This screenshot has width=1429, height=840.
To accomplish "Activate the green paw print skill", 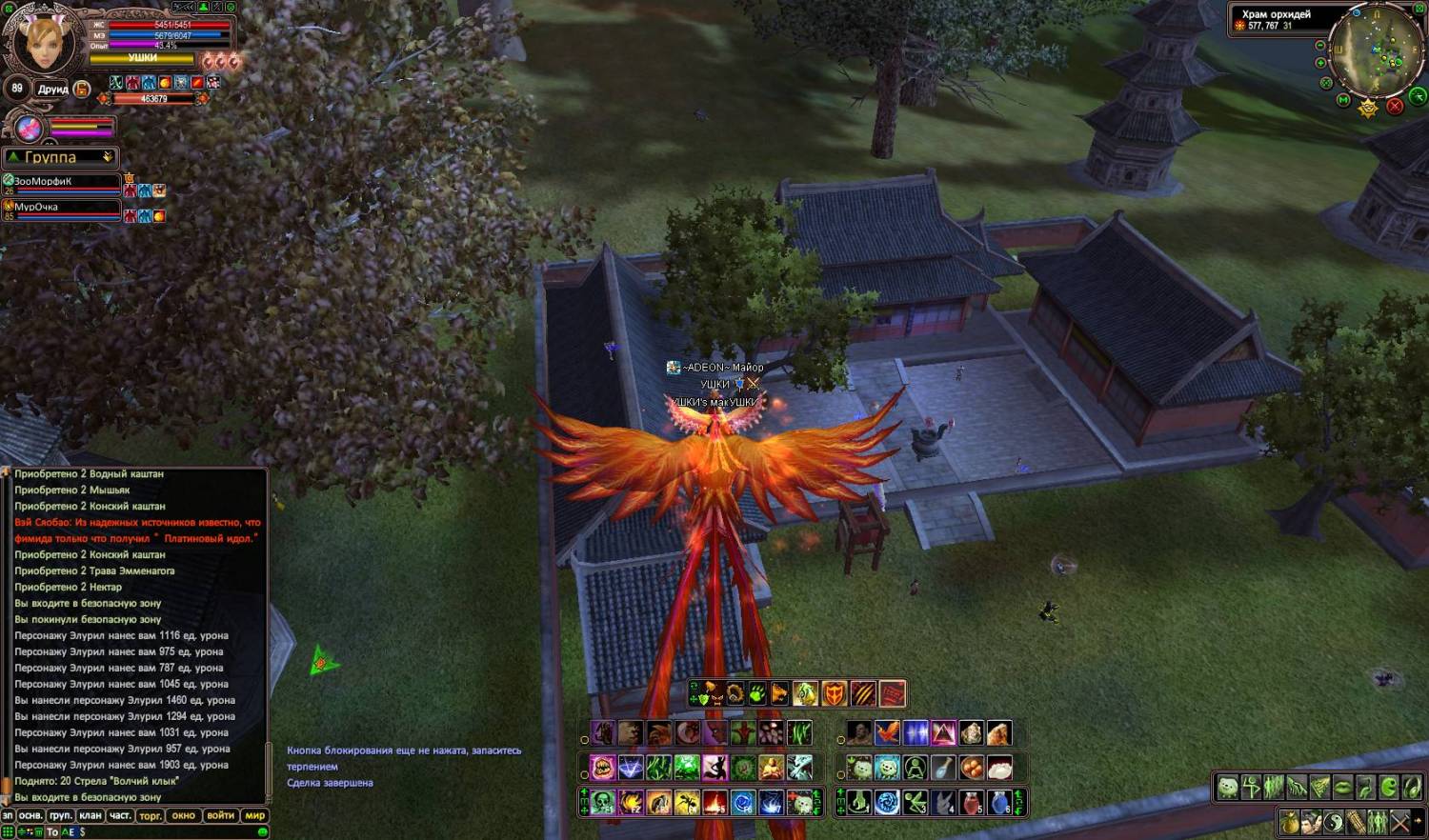I will [x=756, y=693].
